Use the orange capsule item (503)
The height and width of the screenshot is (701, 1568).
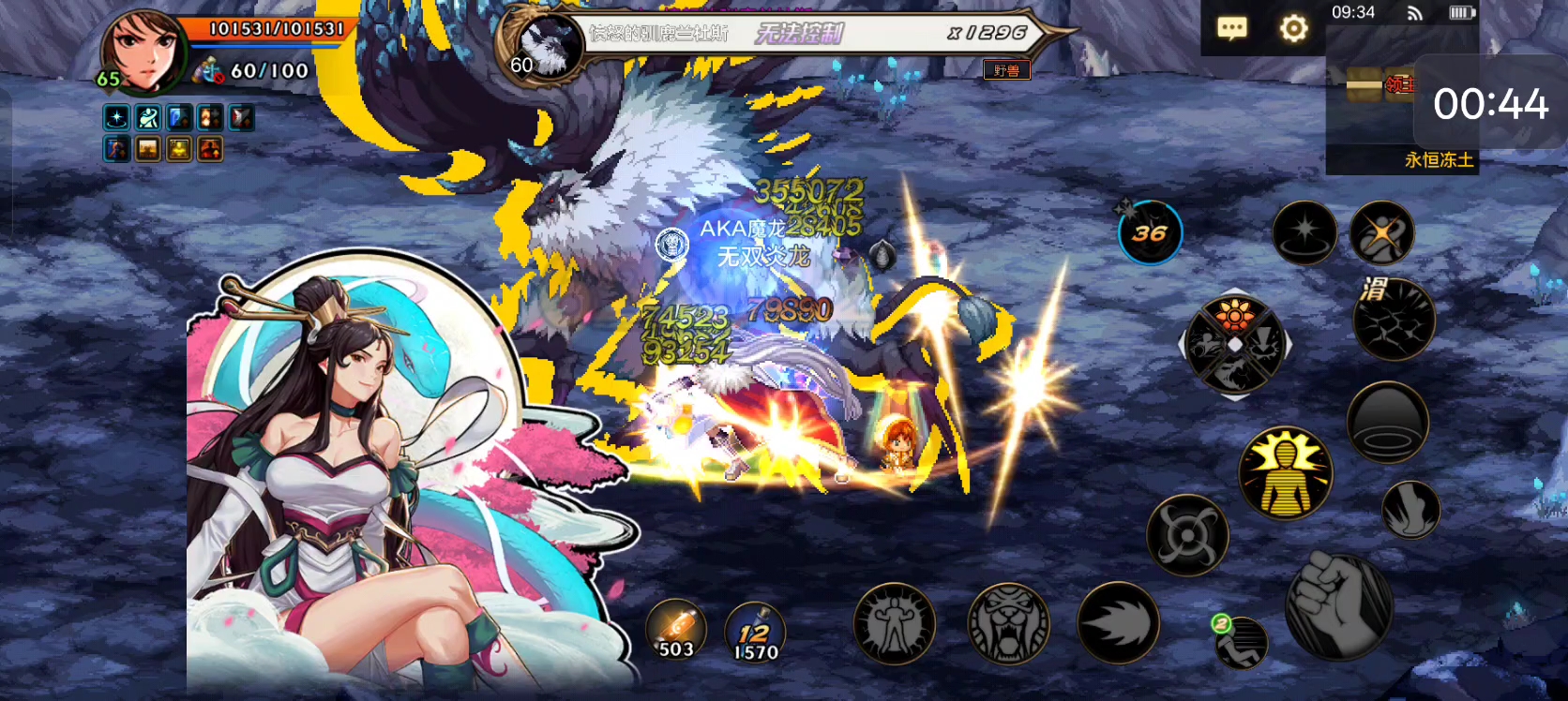[x=676, y=630]
